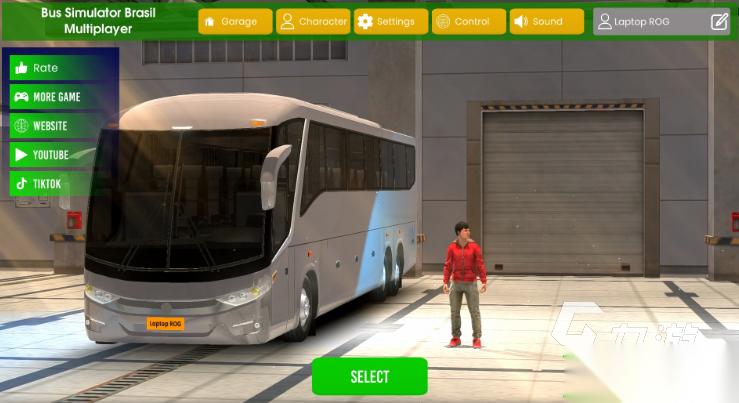Open the Control options
739x403 pixels.
point(469,21)
